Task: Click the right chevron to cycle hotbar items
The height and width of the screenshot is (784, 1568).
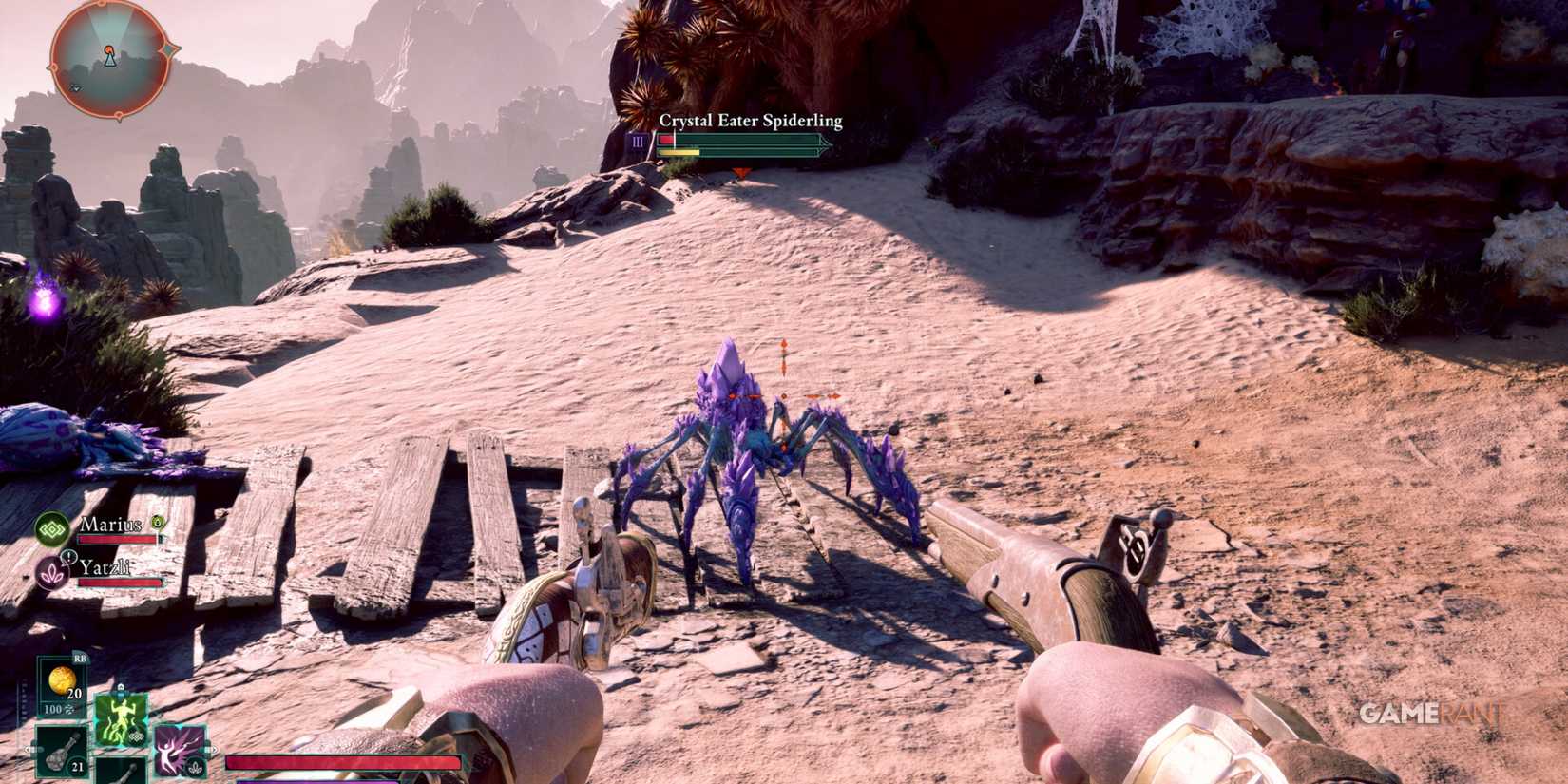Action: click(x=214, y=750)
